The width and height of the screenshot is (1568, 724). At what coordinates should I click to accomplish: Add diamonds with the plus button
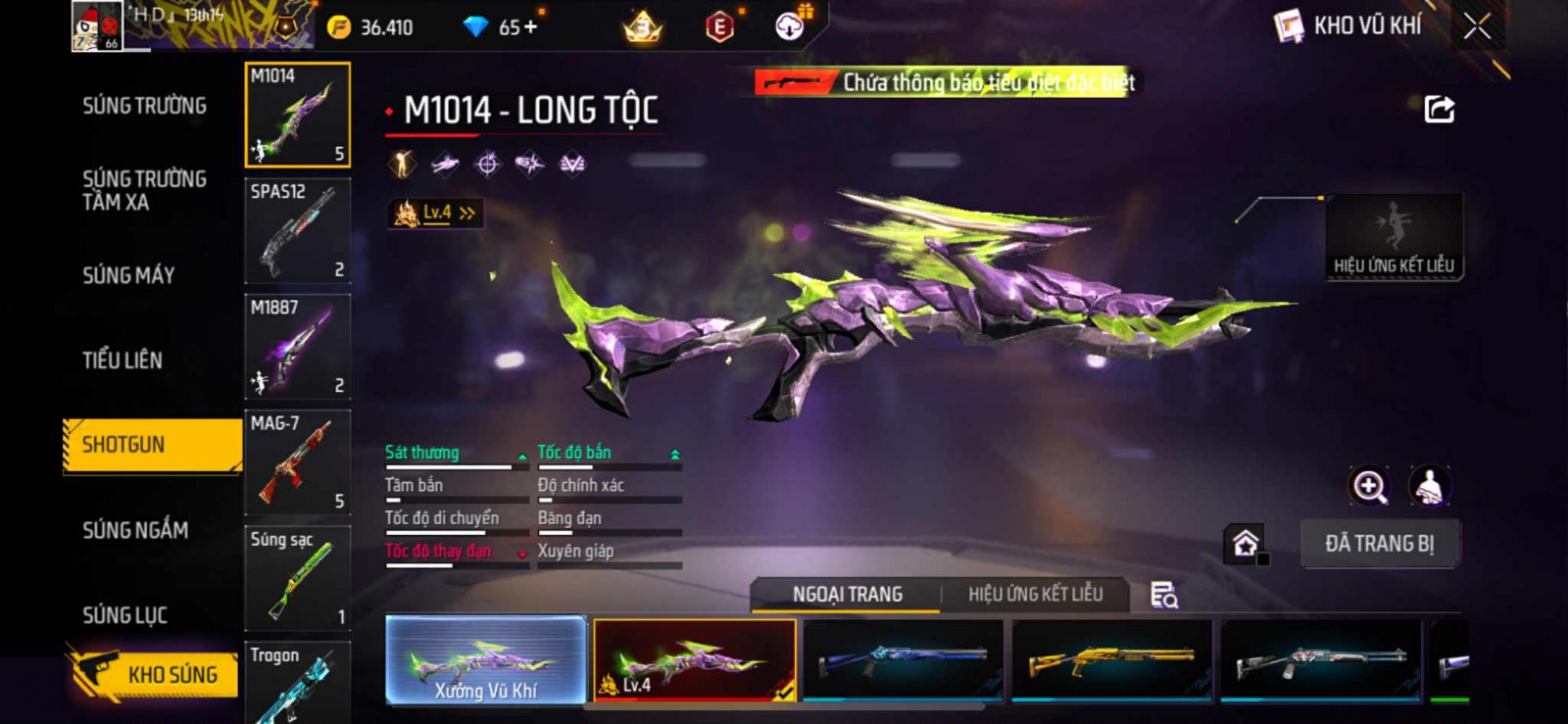click(x=531, y=27)
